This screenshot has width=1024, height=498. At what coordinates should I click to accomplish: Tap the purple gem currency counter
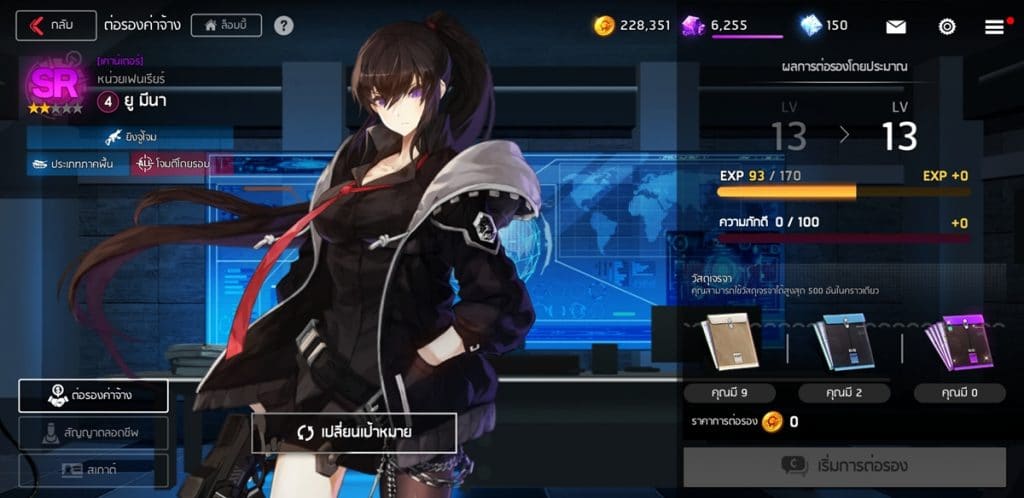tap(732, 26)
